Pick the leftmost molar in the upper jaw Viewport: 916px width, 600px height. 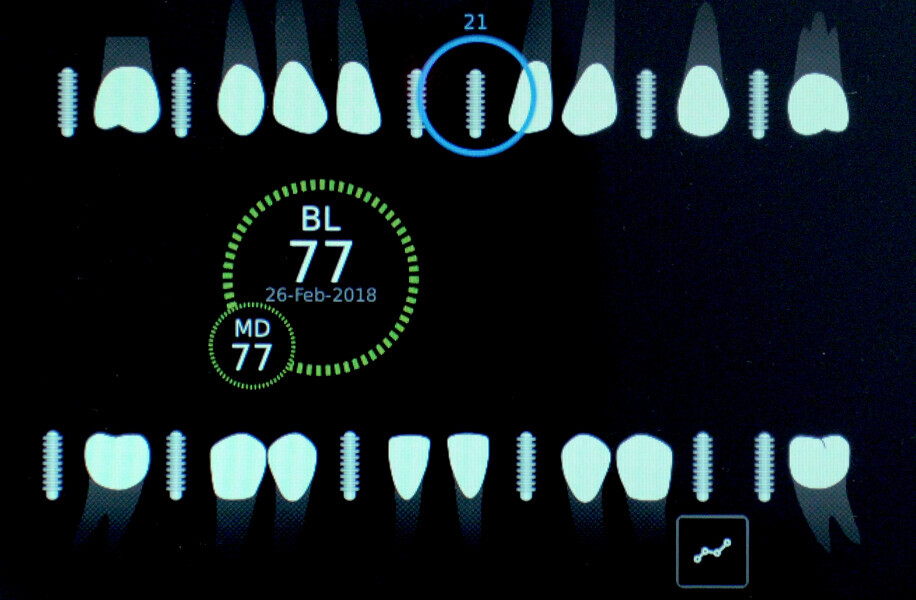tap(127, 99)
